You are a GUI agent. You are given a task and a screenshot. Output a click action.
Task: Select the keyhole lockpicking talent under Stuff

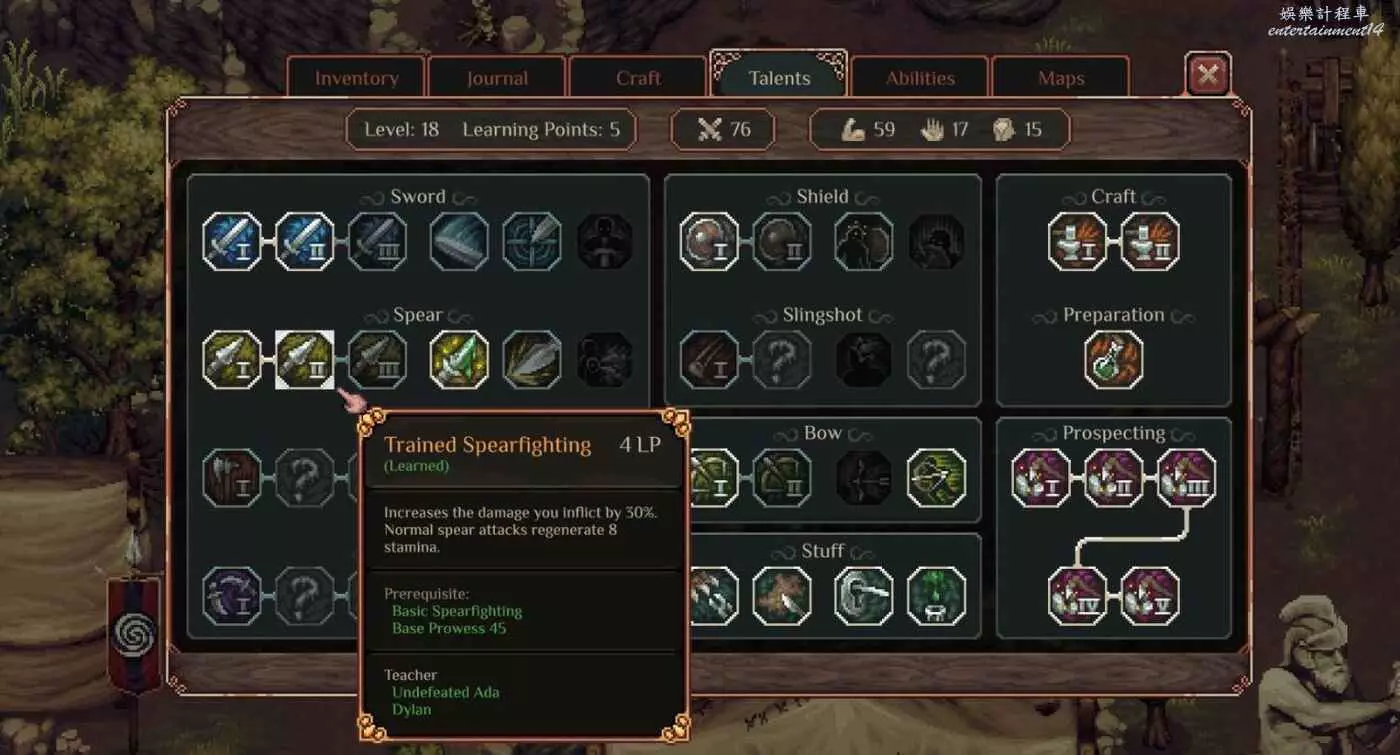click(864, 596)
